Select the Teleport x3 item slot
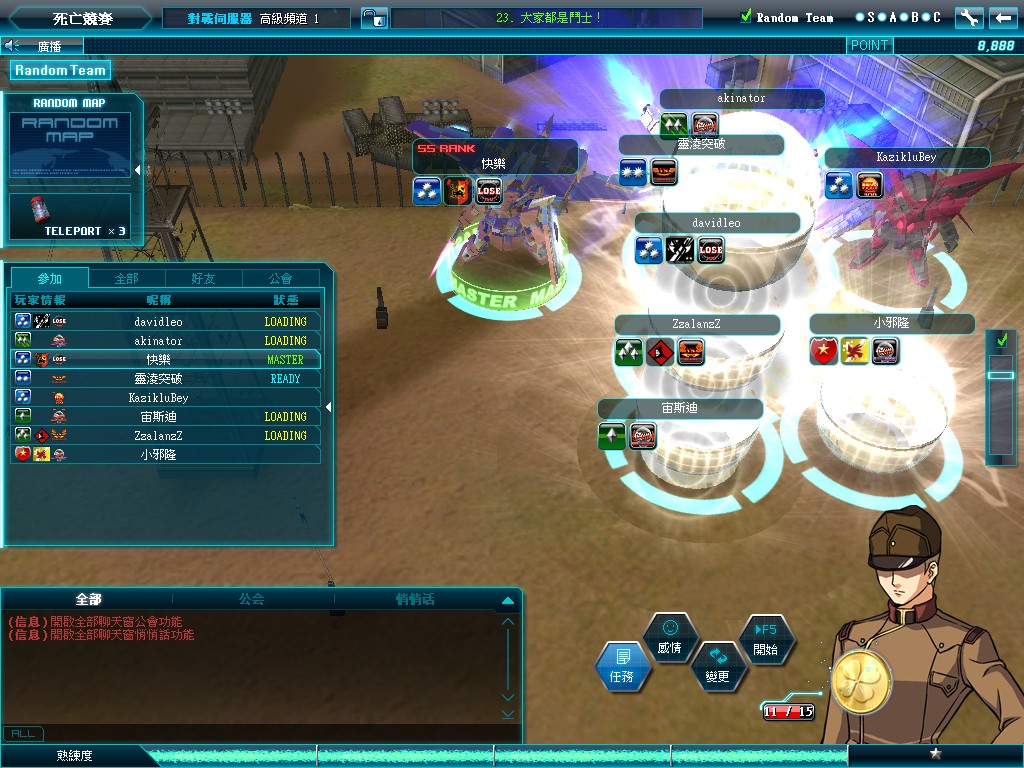This screenshot has height=768, width=1024. point(70,217)
